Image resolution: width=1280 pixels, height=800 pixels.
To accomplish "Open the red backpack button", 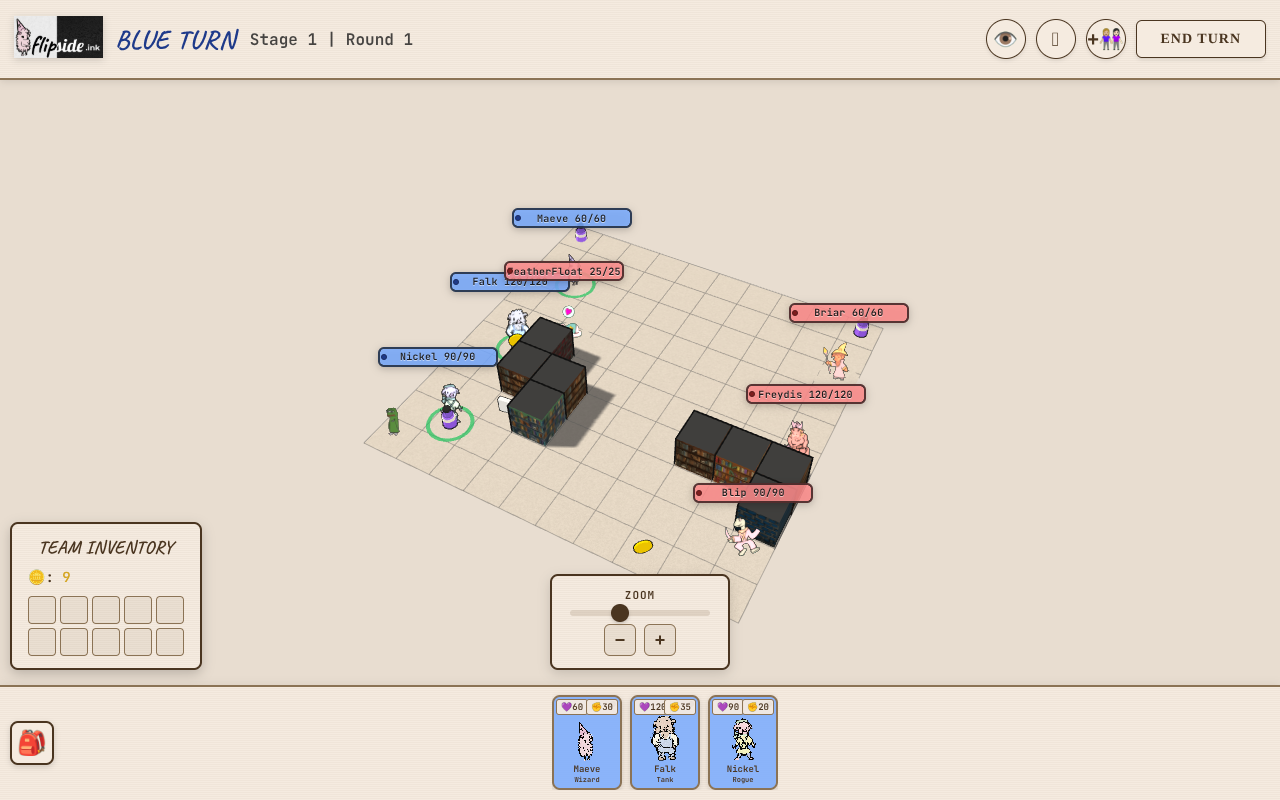I will tap(32, 743).
